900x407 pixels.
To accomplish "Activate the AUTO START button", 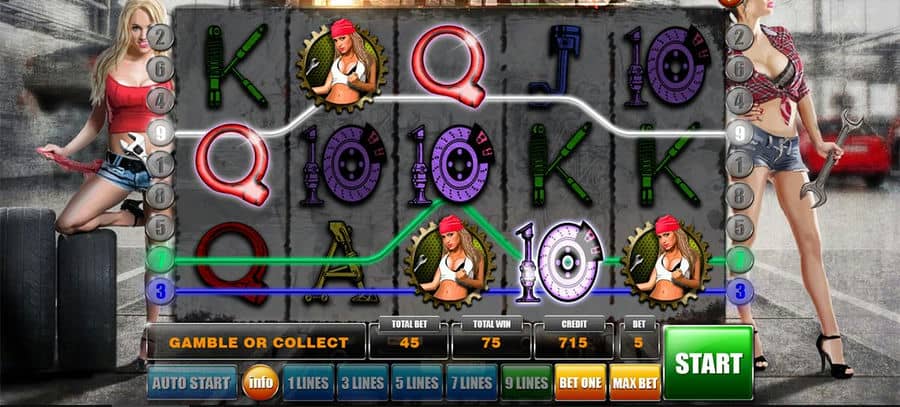I will point(192,382).
